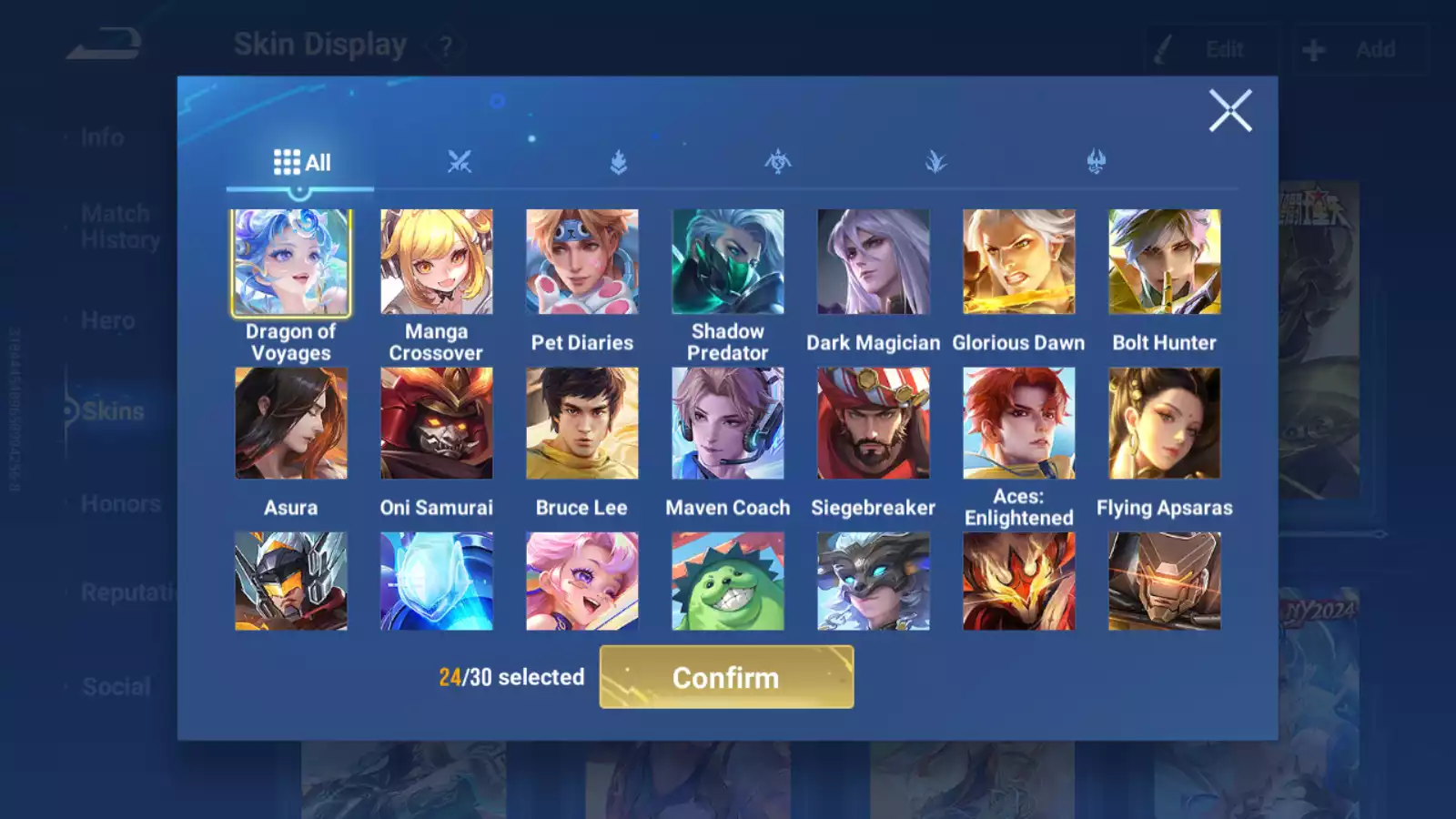Select the Flying Apsaras skin
Viewport: 1456px width, 819px height.
click(x=1165, y=423)
